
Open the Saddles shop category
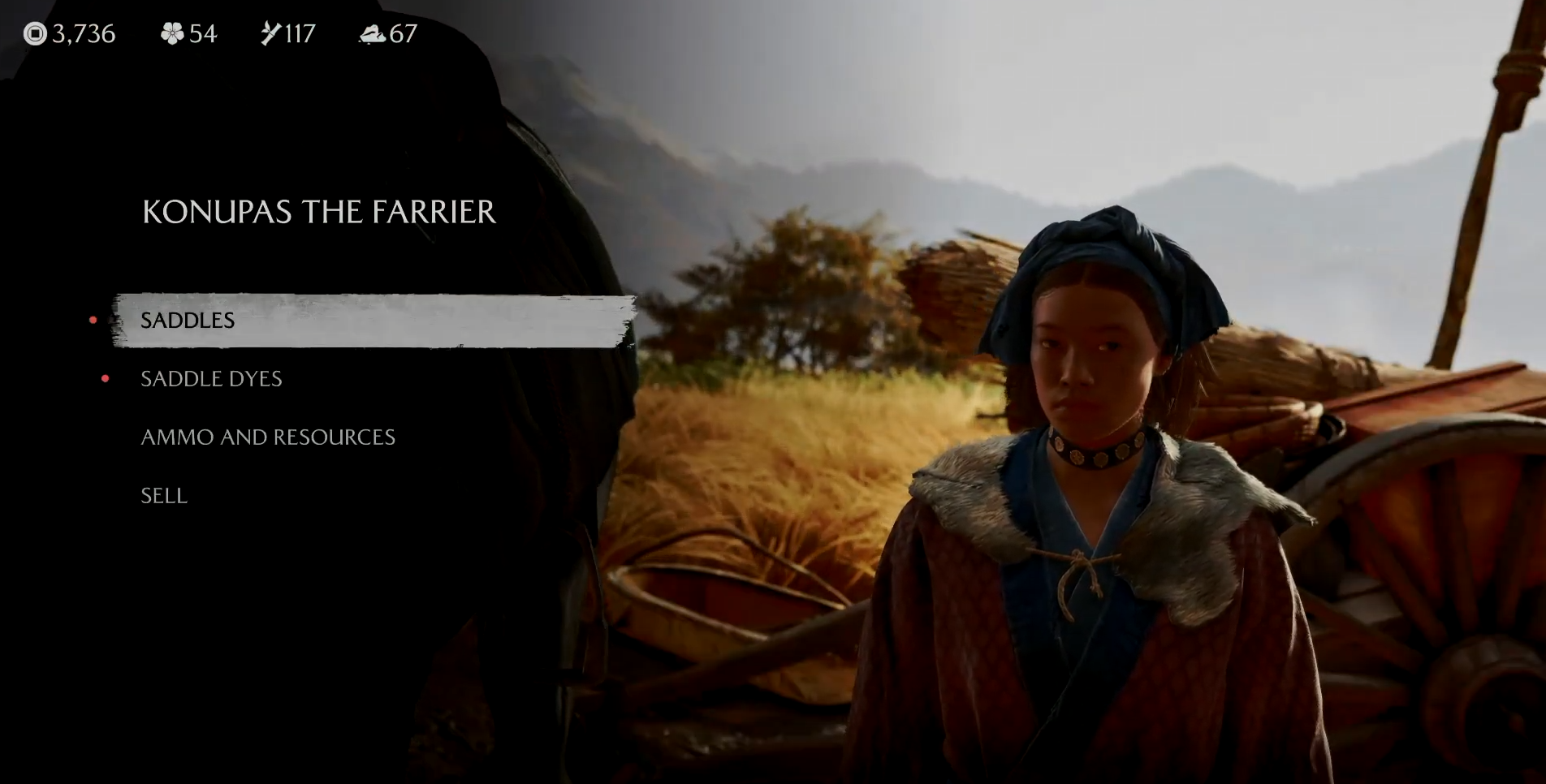(x=188, y=321)
